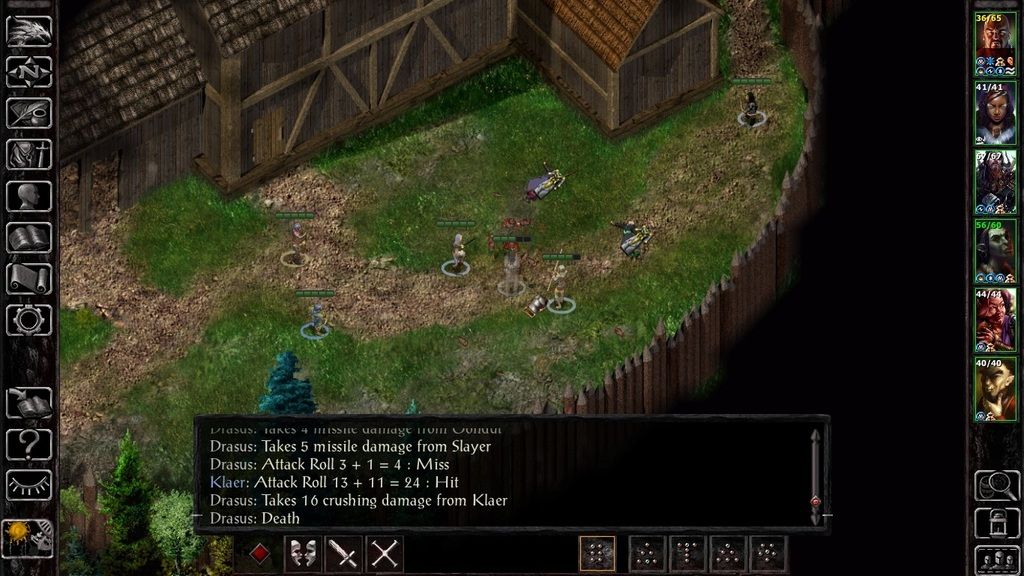Open the journal with the quill icon
Image resolution: width=1024 pixels, height=576 pixels.
coord(29,113)
